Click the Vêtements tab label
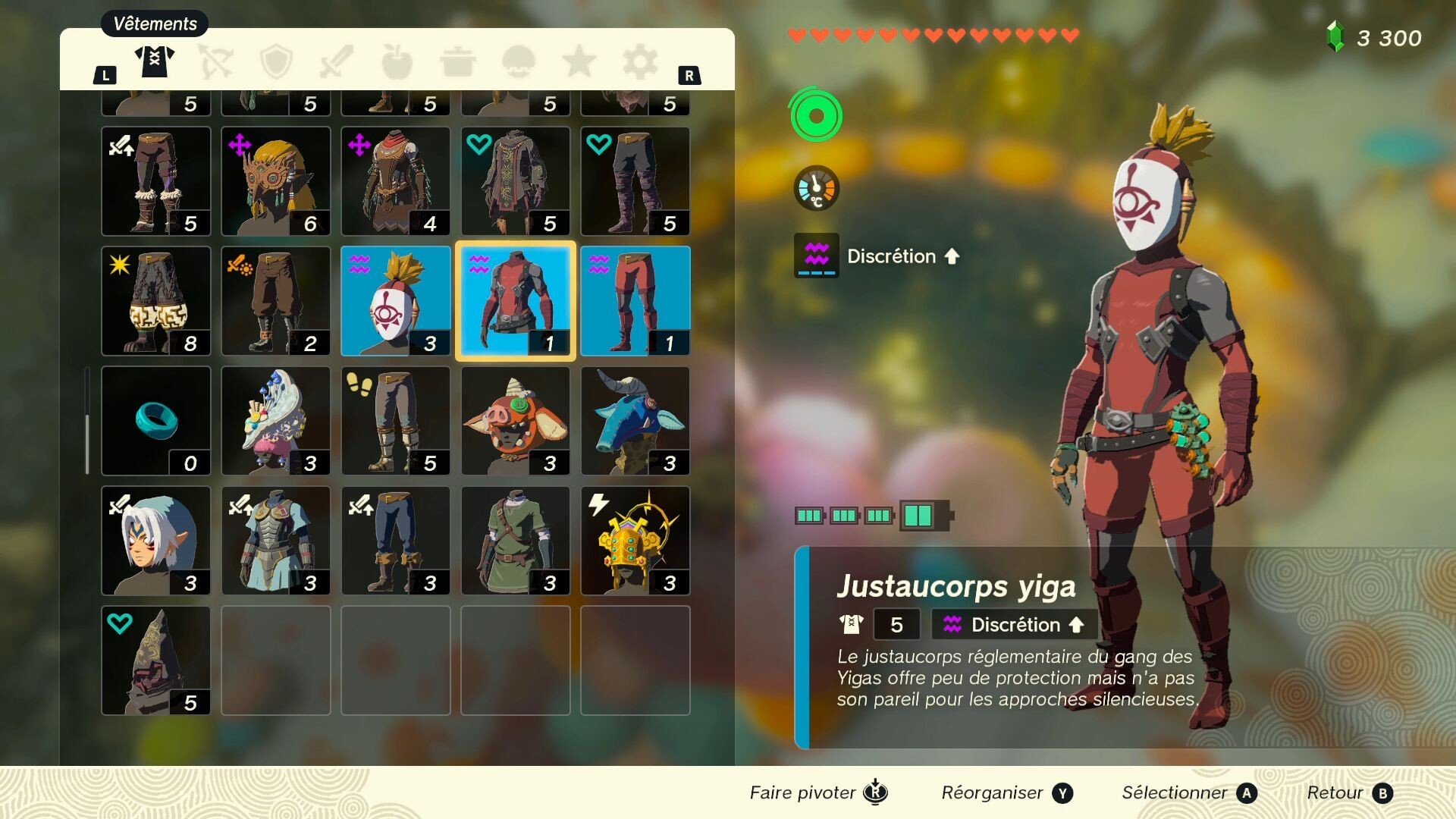Viewport: 1456px width, 819px height. (154, 24)
